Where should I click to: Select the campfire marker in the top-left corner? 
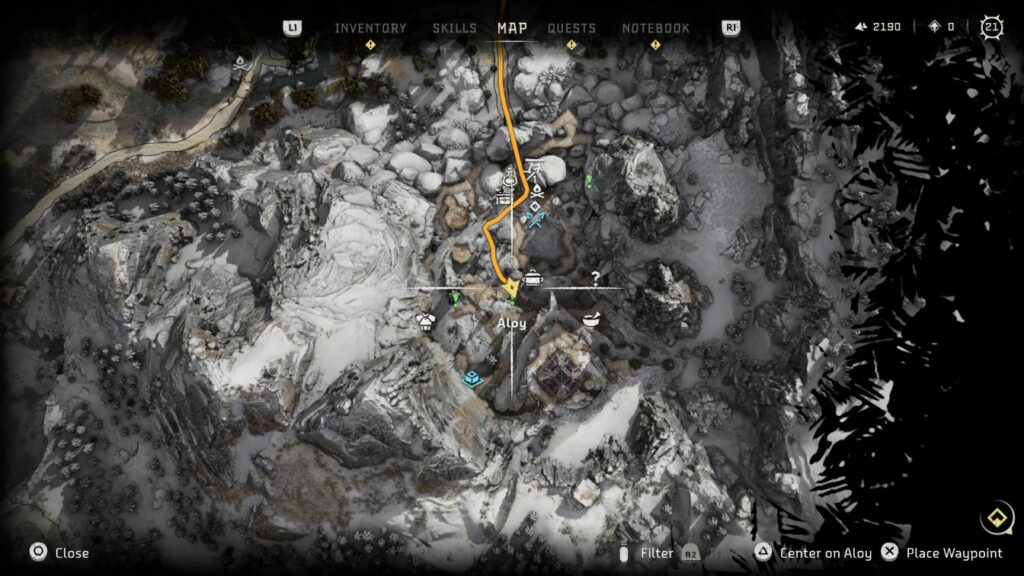click(x=241, y=64)
